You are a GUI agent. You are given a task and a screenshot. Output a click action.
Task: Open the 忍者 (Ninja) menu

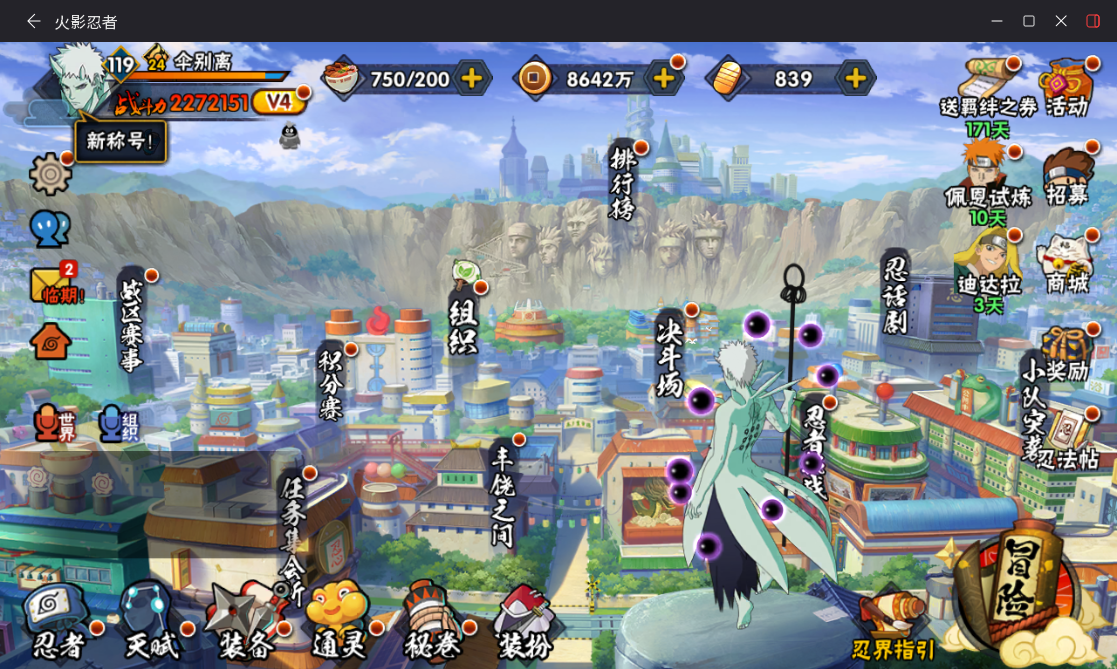click(x=58, y=622)
